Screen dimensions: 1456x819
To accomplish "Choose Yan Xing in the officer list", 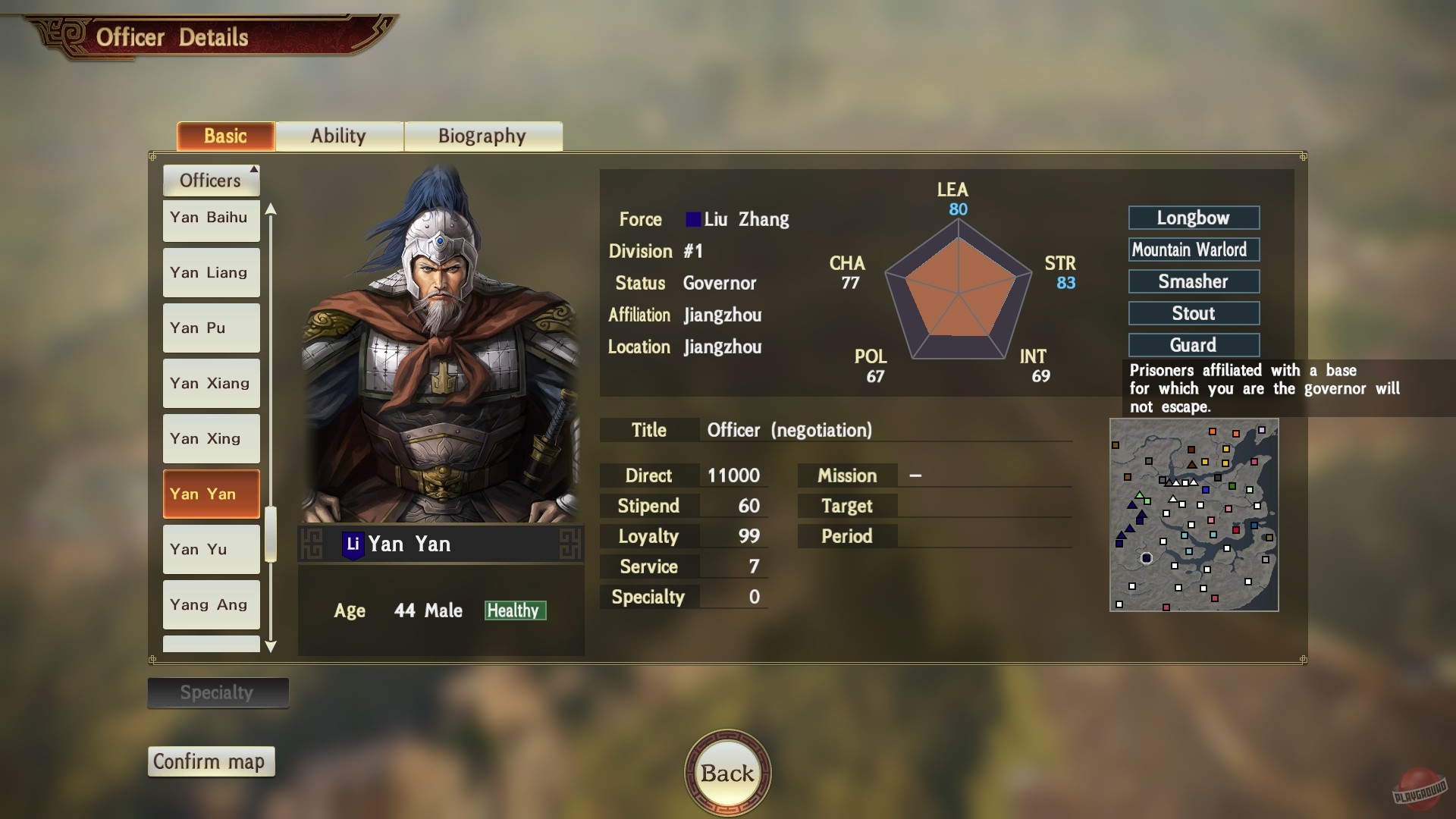I will (211, 438).
